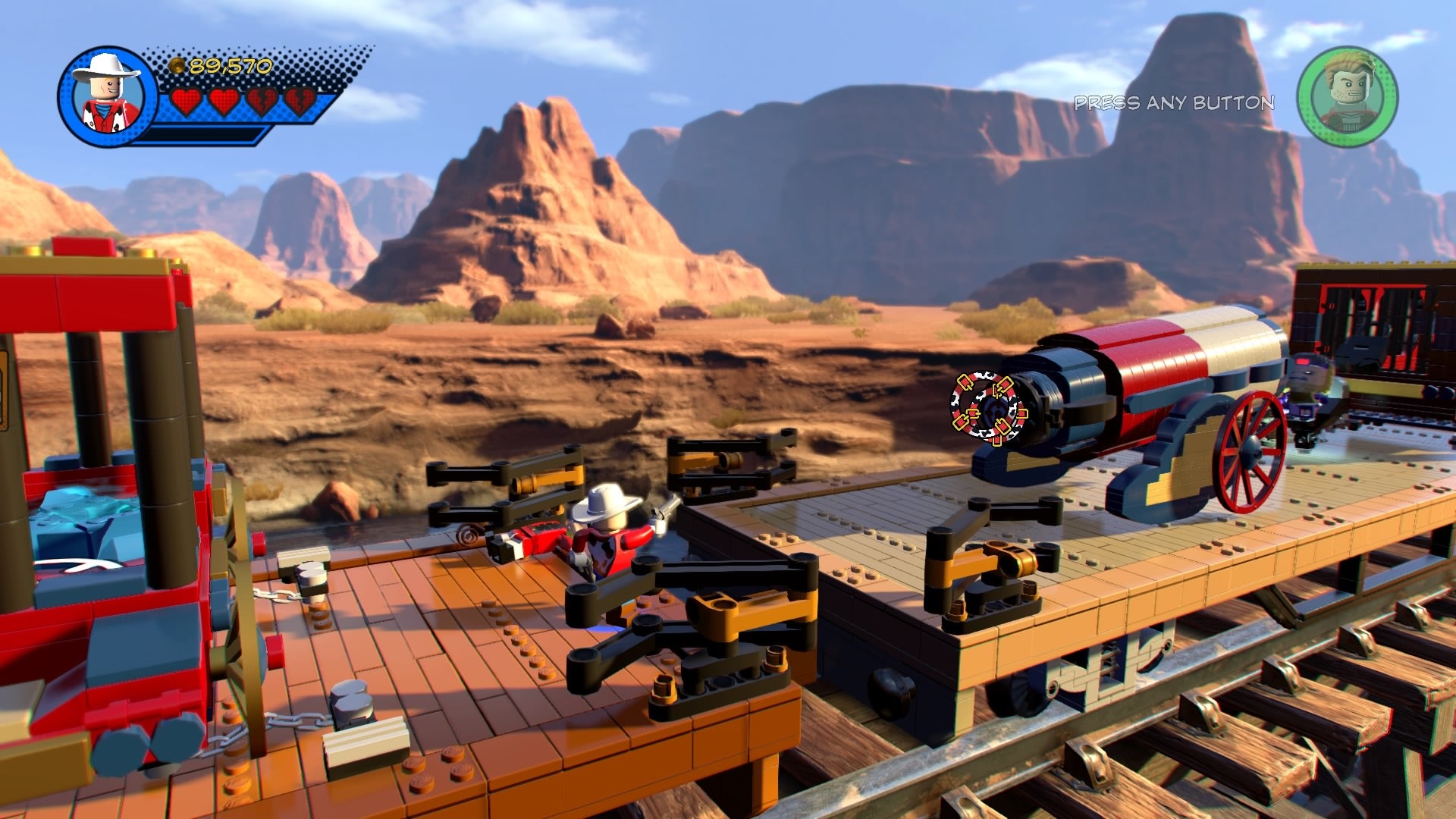Click the second full heart icon
Screen dimensions: 1456x819
point(223,99)
